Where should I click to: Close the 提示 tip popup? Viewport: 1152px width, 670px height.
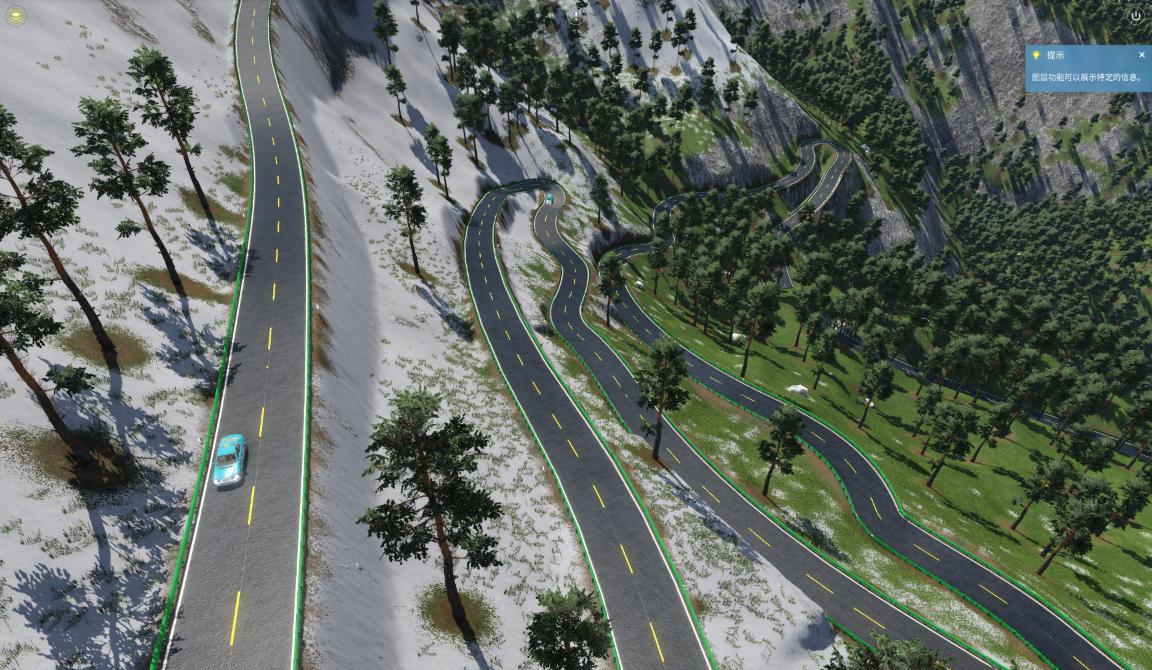(1142, 55)
